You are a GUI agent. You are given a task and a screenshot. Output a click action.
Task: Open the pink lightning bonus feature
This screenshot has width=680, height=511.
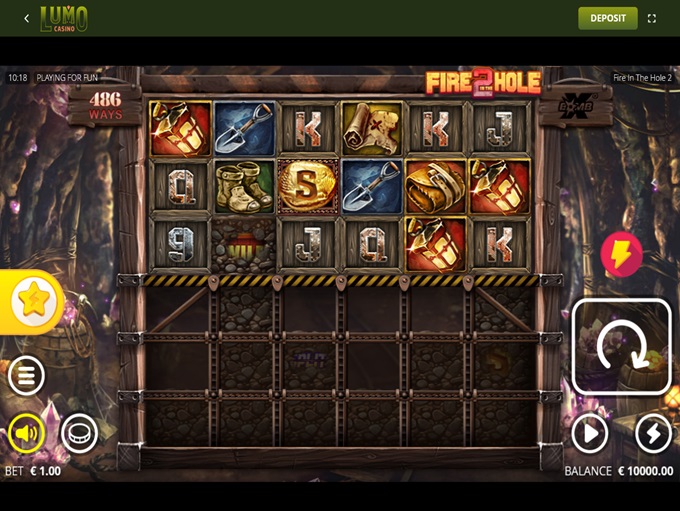click(x=621, y=255)
